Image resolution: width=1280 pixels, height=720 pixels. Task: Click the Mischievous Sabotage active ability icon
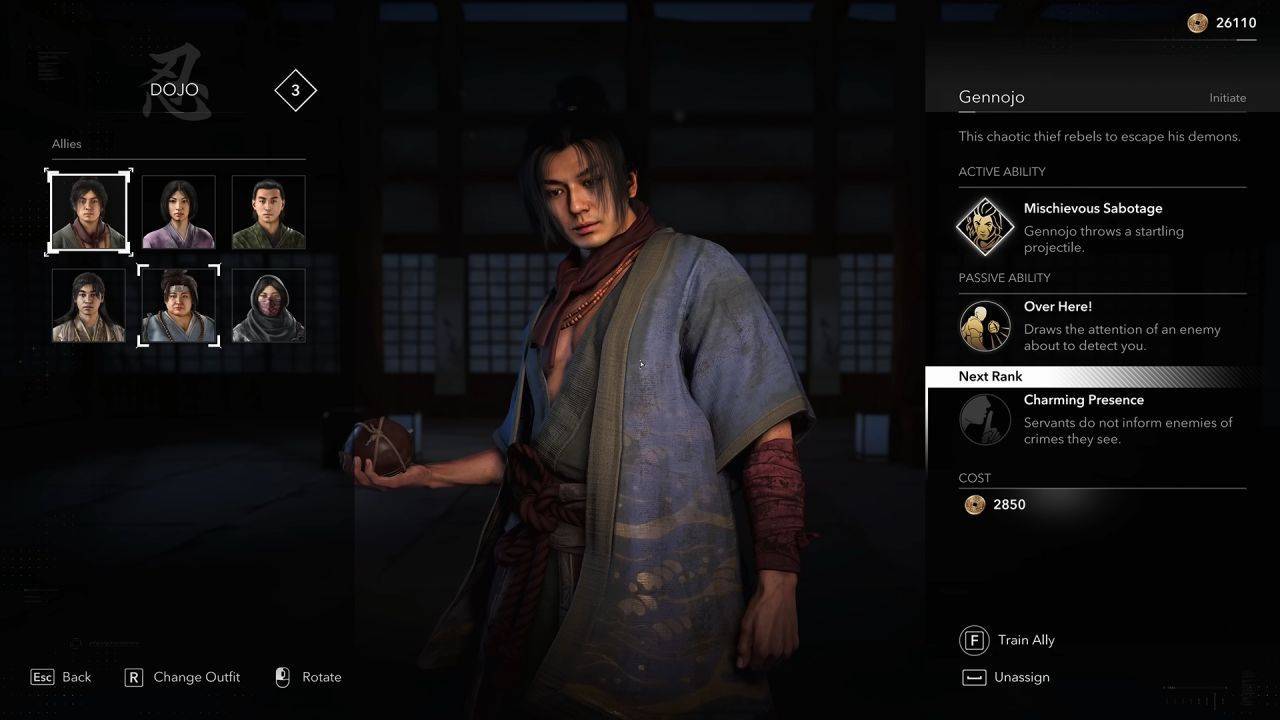pyautogui.click(x=985, y=226)
